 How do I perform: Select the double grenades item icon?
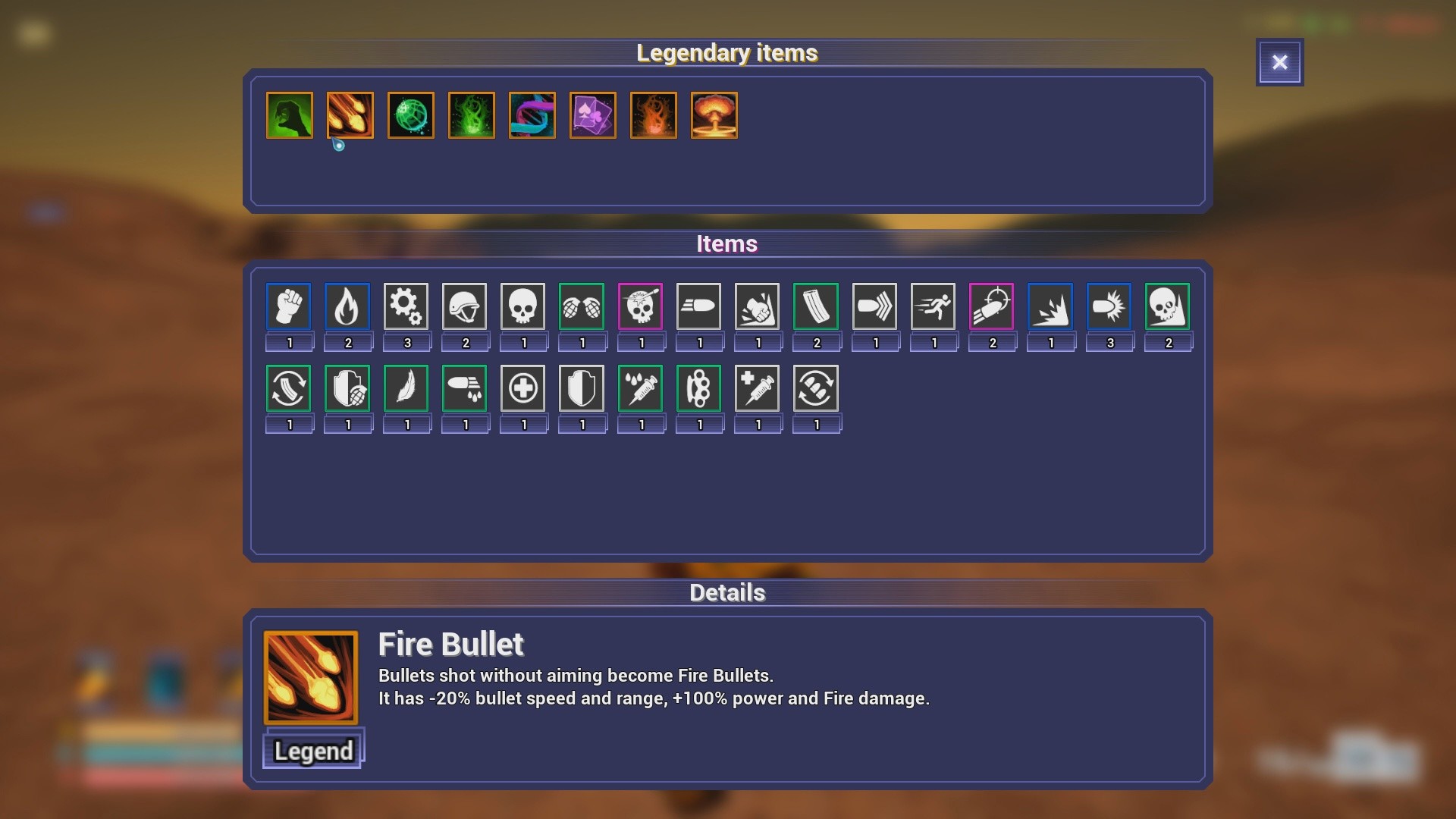(582, 306)
